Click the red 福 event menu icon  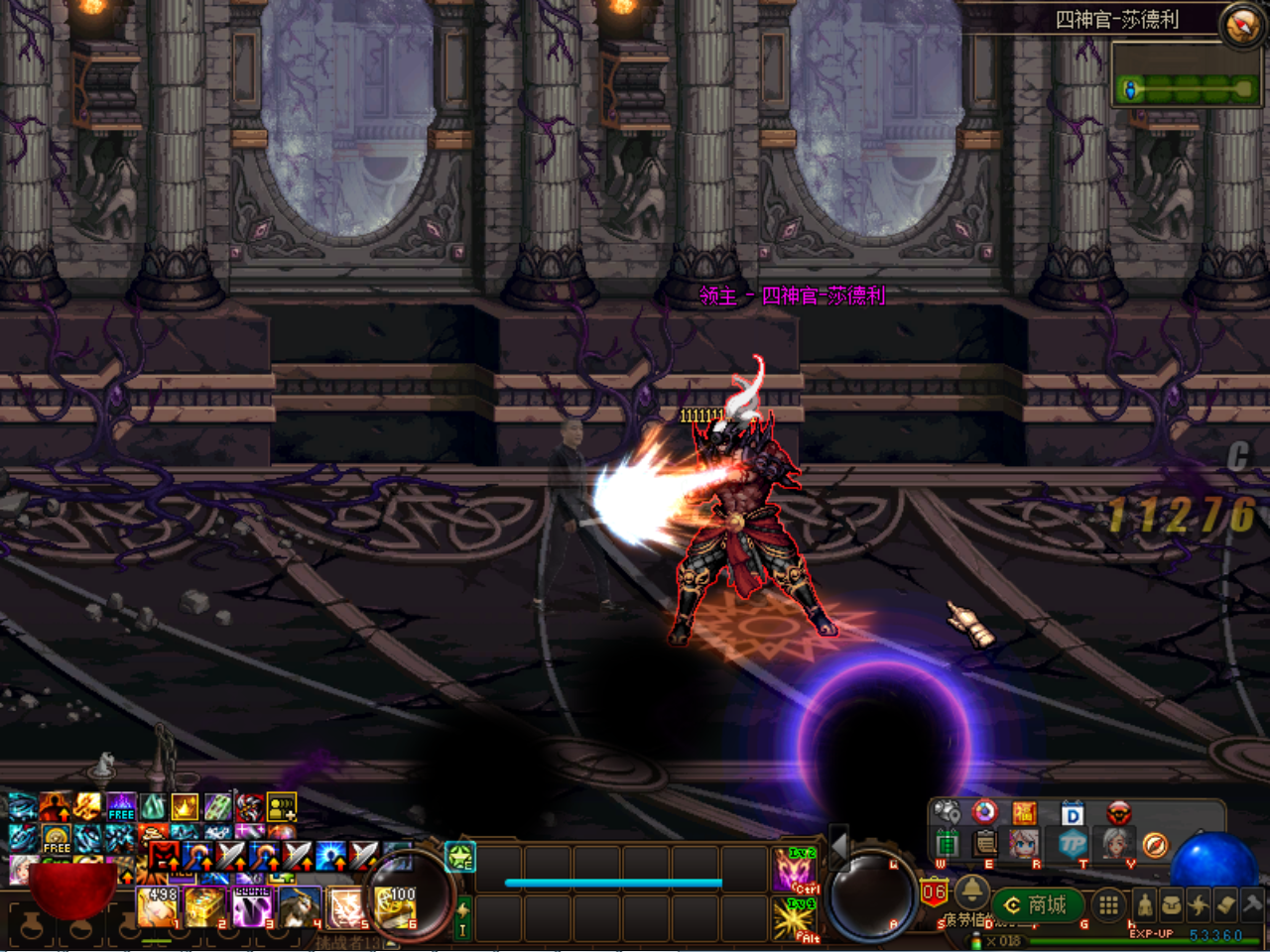(1025, 811)
